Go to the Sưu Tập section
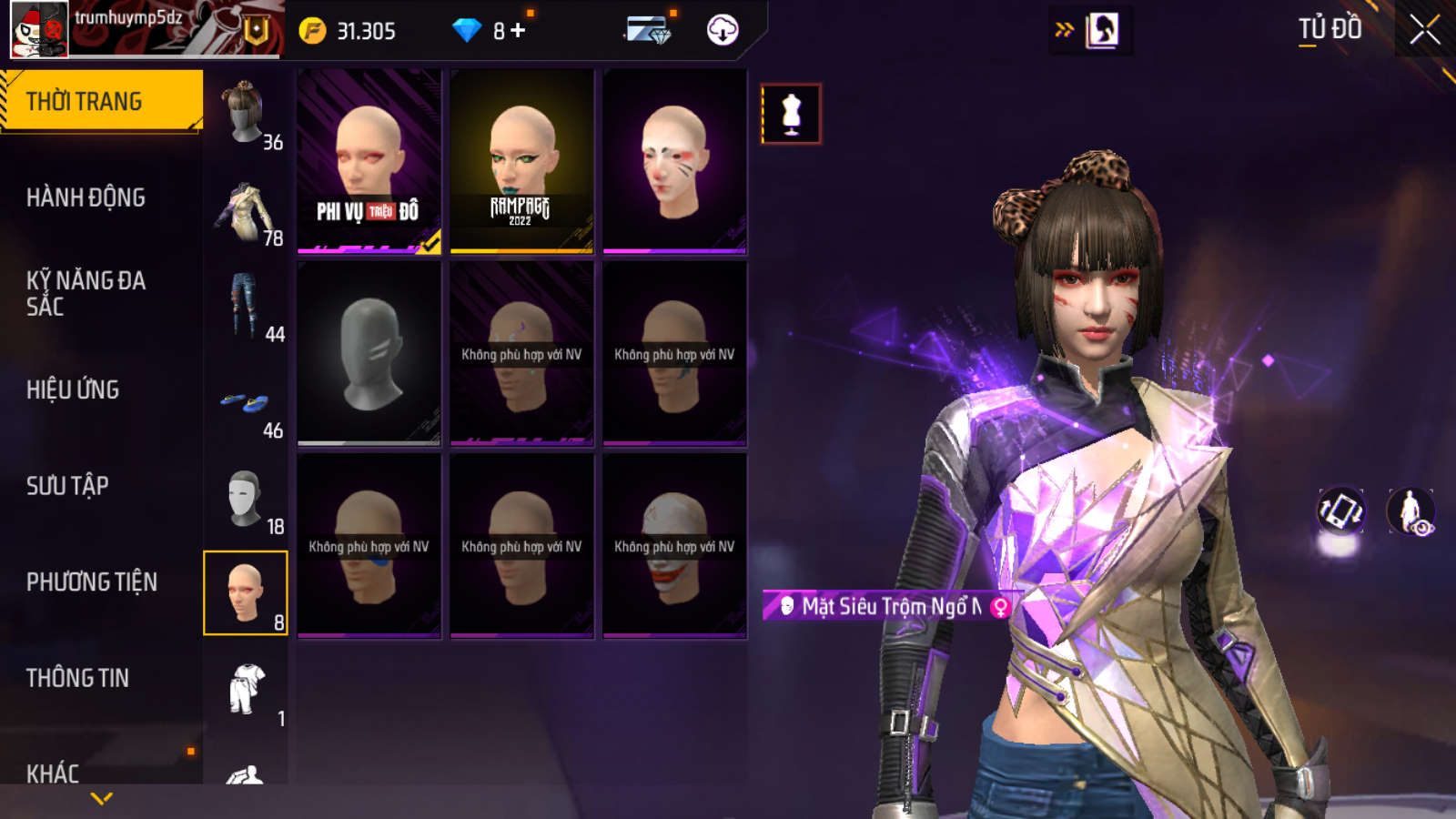 67,486
